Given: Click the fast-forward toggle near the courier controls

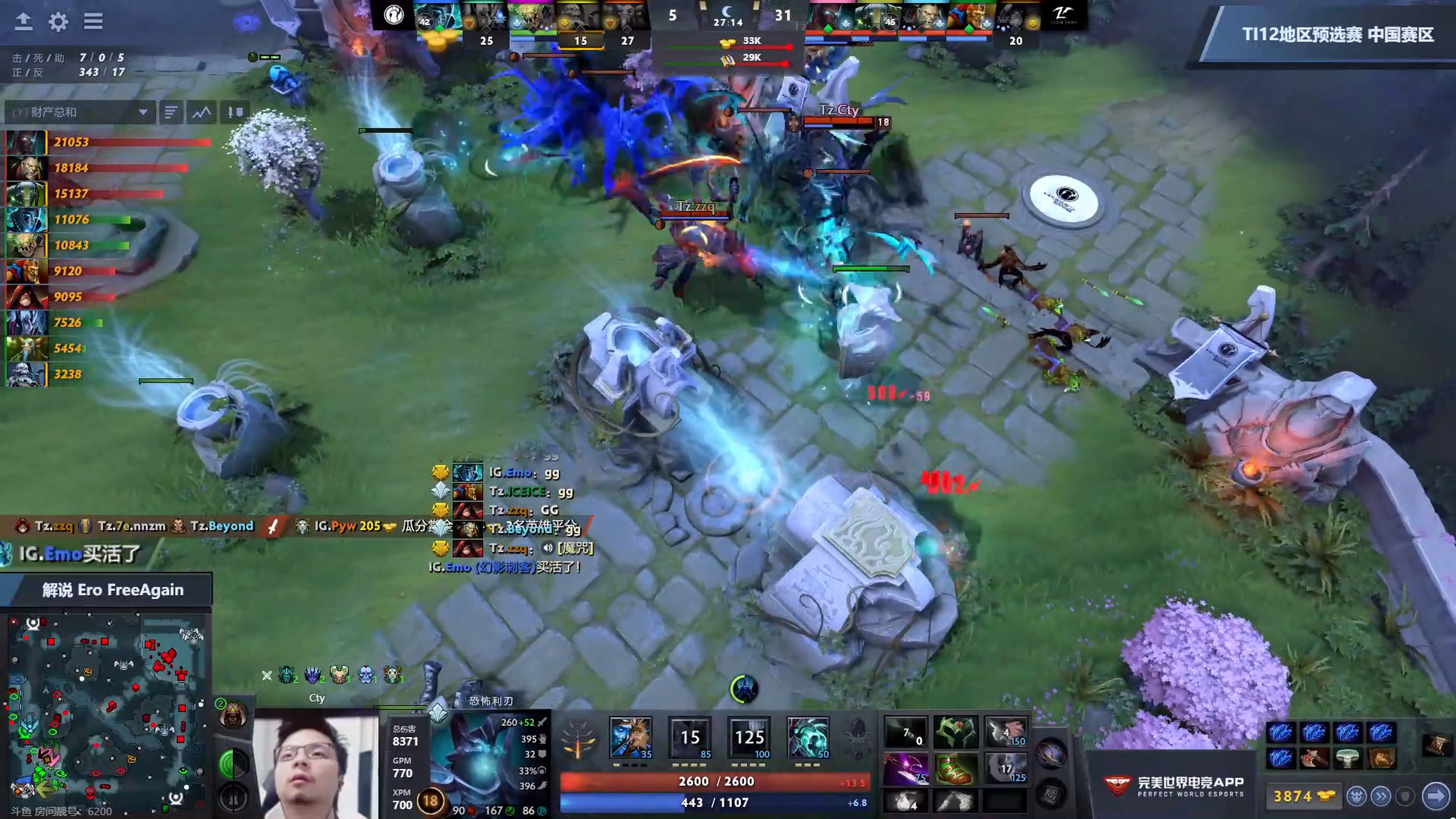Looking at the screenshot, I should pyautogui.click(x=1381, y=797).
